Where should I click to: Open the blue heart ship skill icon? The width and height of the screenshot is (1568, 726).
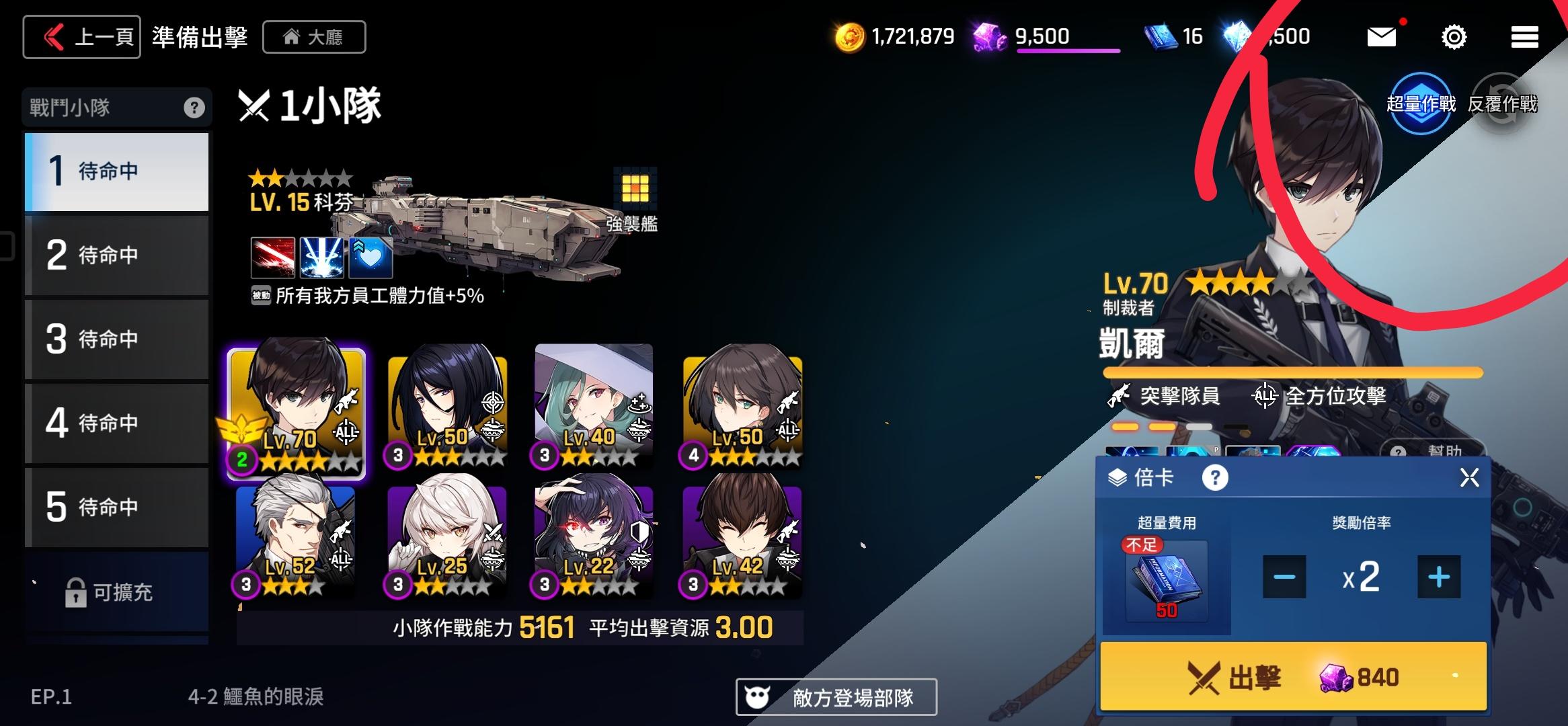(370, 257)
